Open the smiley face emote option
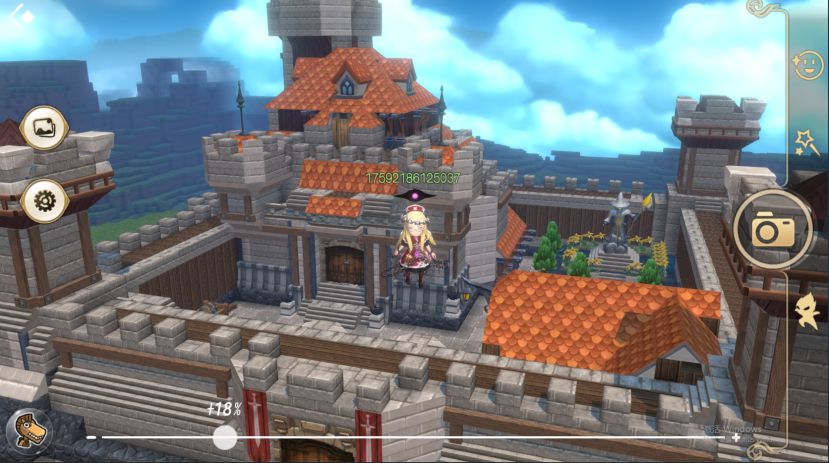Image resolution: width=829 pixels, height=463 pixels. pyautogui.click(x=805, y=67)
